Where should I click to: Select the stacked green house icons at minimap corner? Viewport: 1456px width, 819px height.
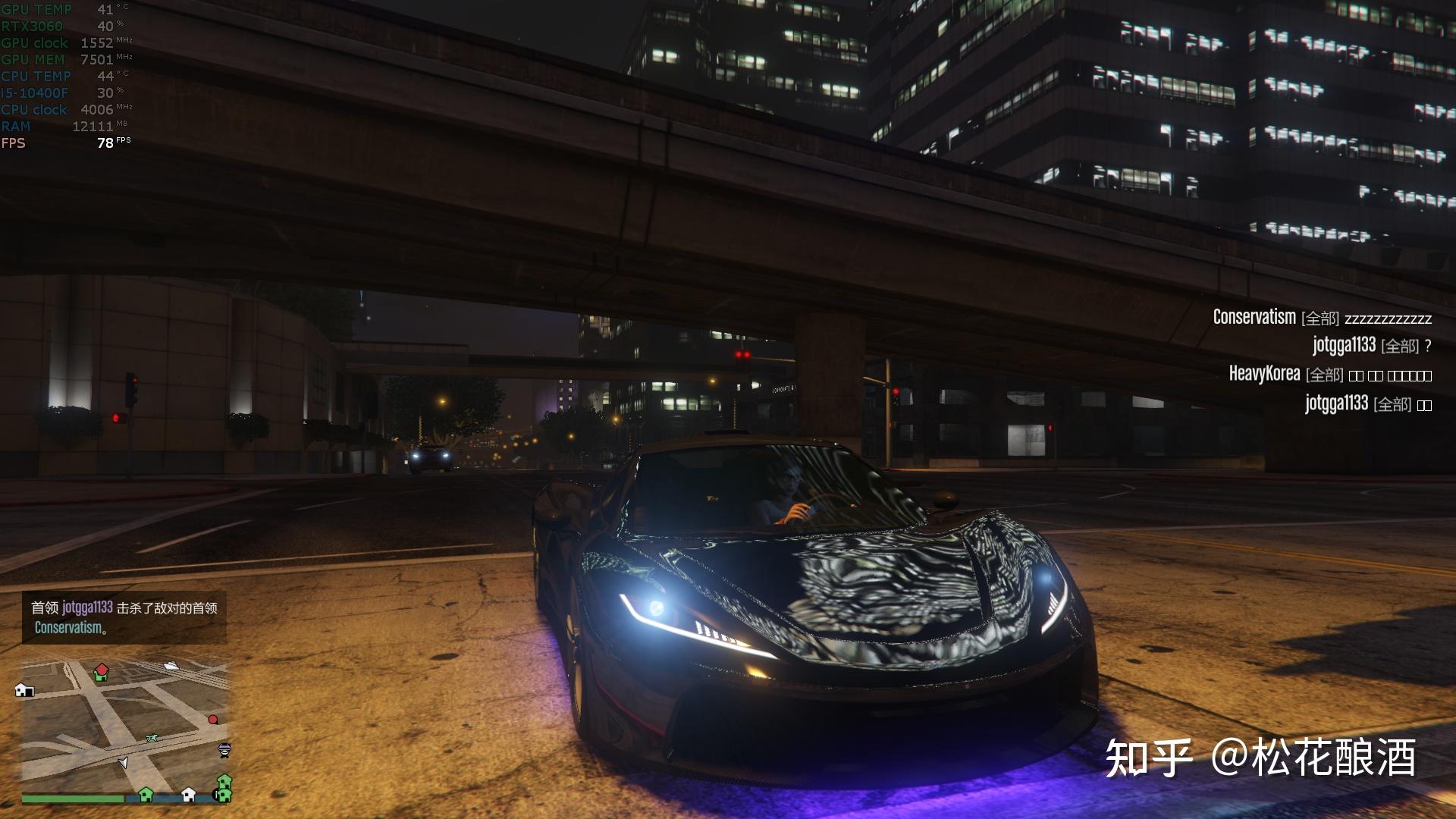(224, 789)
